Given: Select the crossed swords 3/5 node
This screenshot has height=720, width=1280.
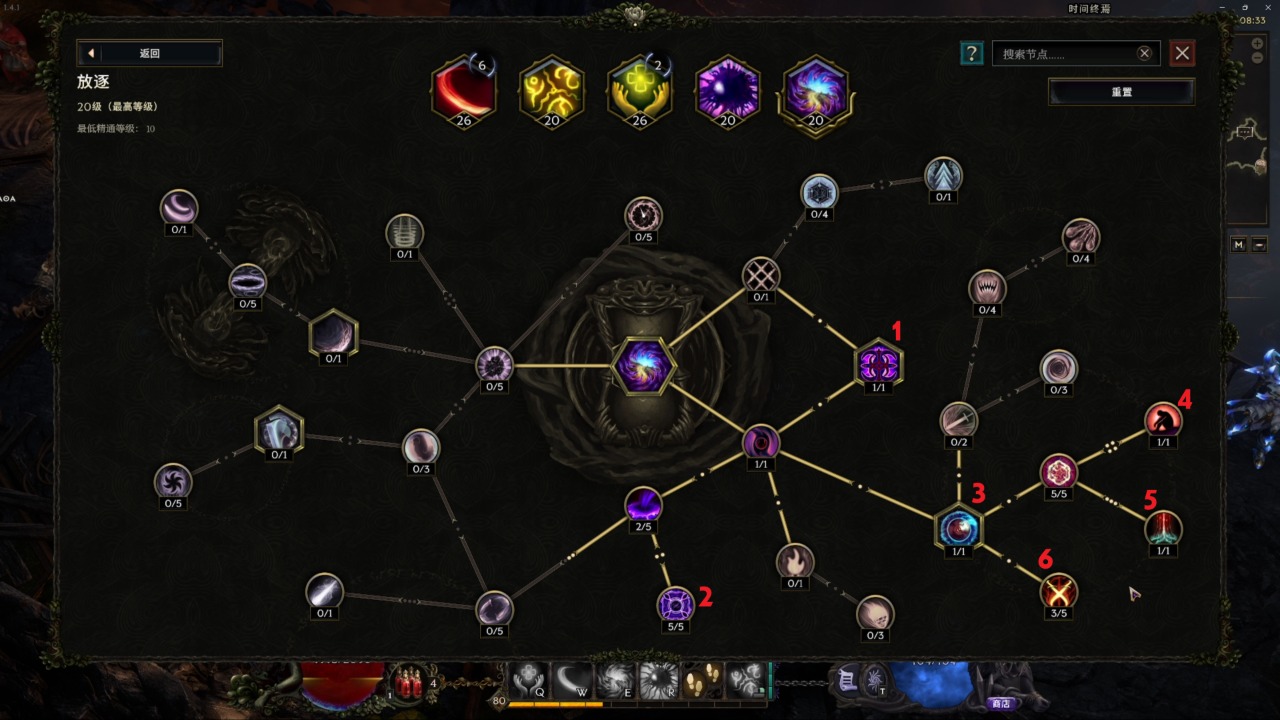Looking at the screenshot, I should coord(1058,591).
